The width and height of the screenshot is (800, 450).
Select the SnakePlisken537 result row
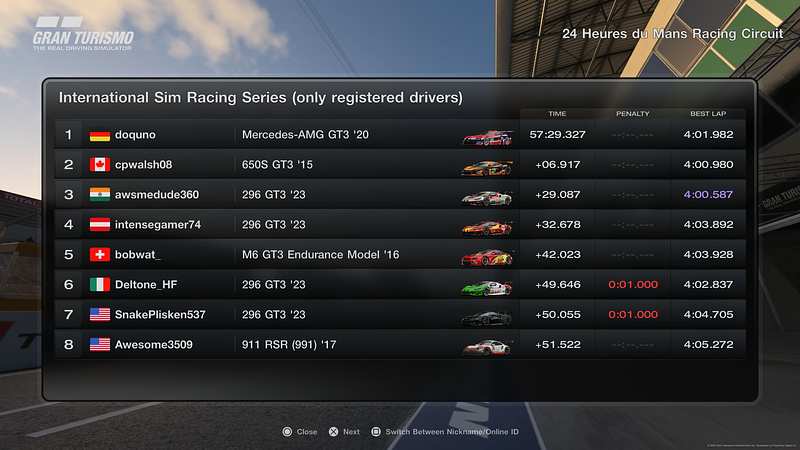pyautogui.click(x=400, y=315)
